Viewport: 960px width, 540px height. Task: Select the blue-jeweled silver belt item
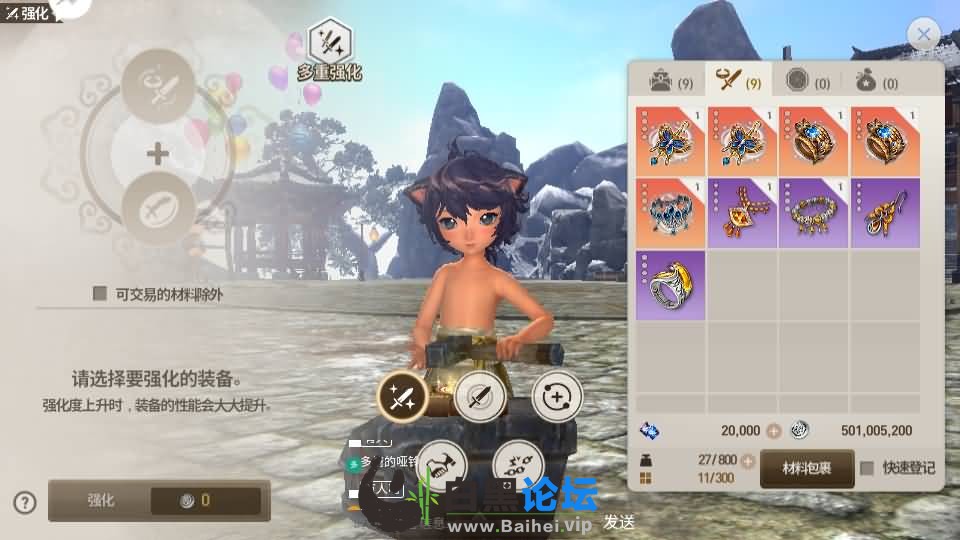(x=670, y=213)
